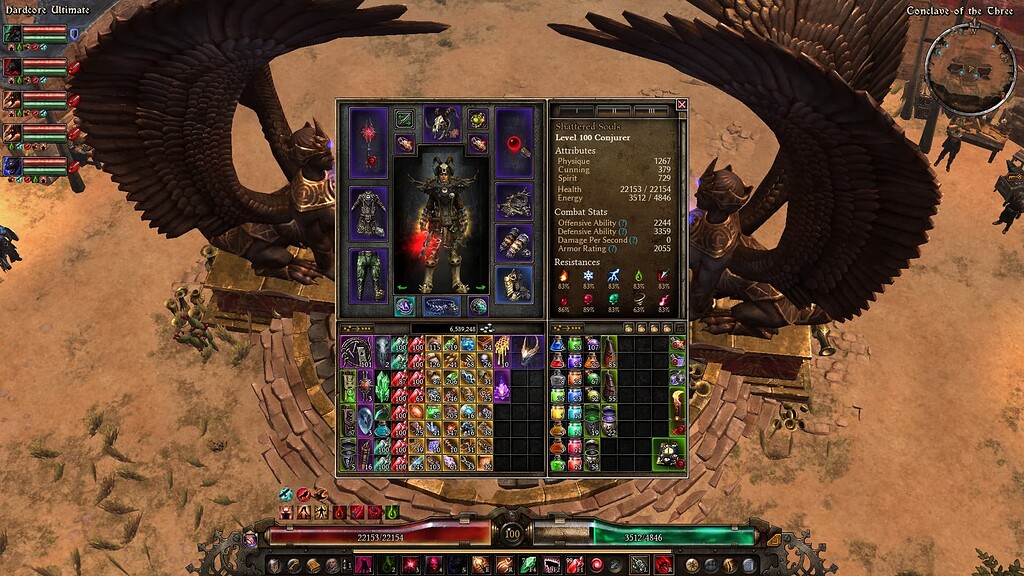The height and width of the screenshot is (576, 1024).
Task: Toggle the weapon swap button
Action: point(405,118)
